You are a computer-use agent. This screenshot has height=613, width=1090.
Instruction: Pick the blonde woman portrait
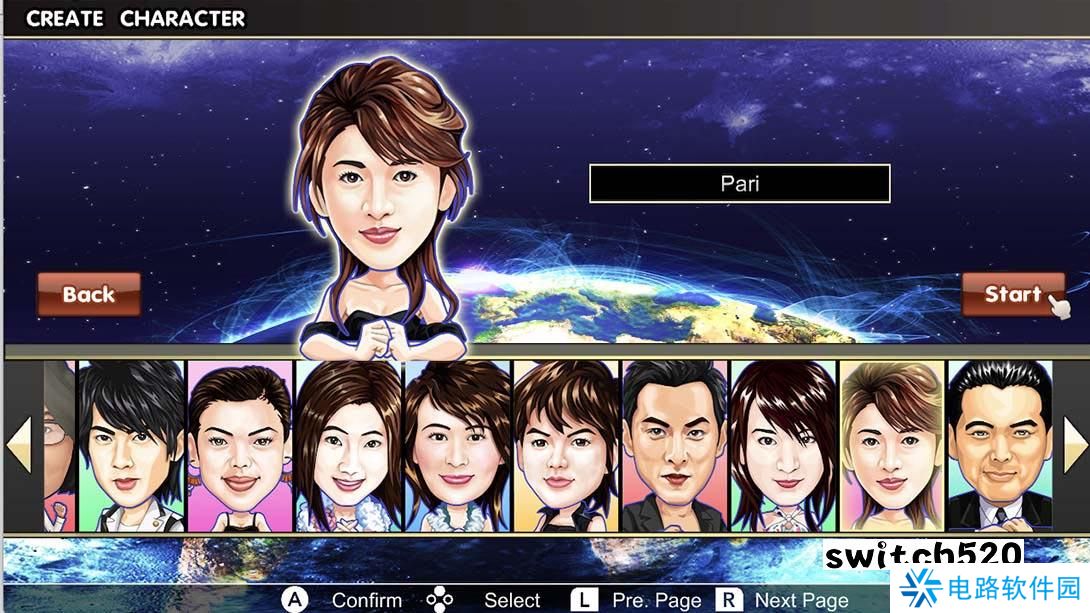point(893,446)
